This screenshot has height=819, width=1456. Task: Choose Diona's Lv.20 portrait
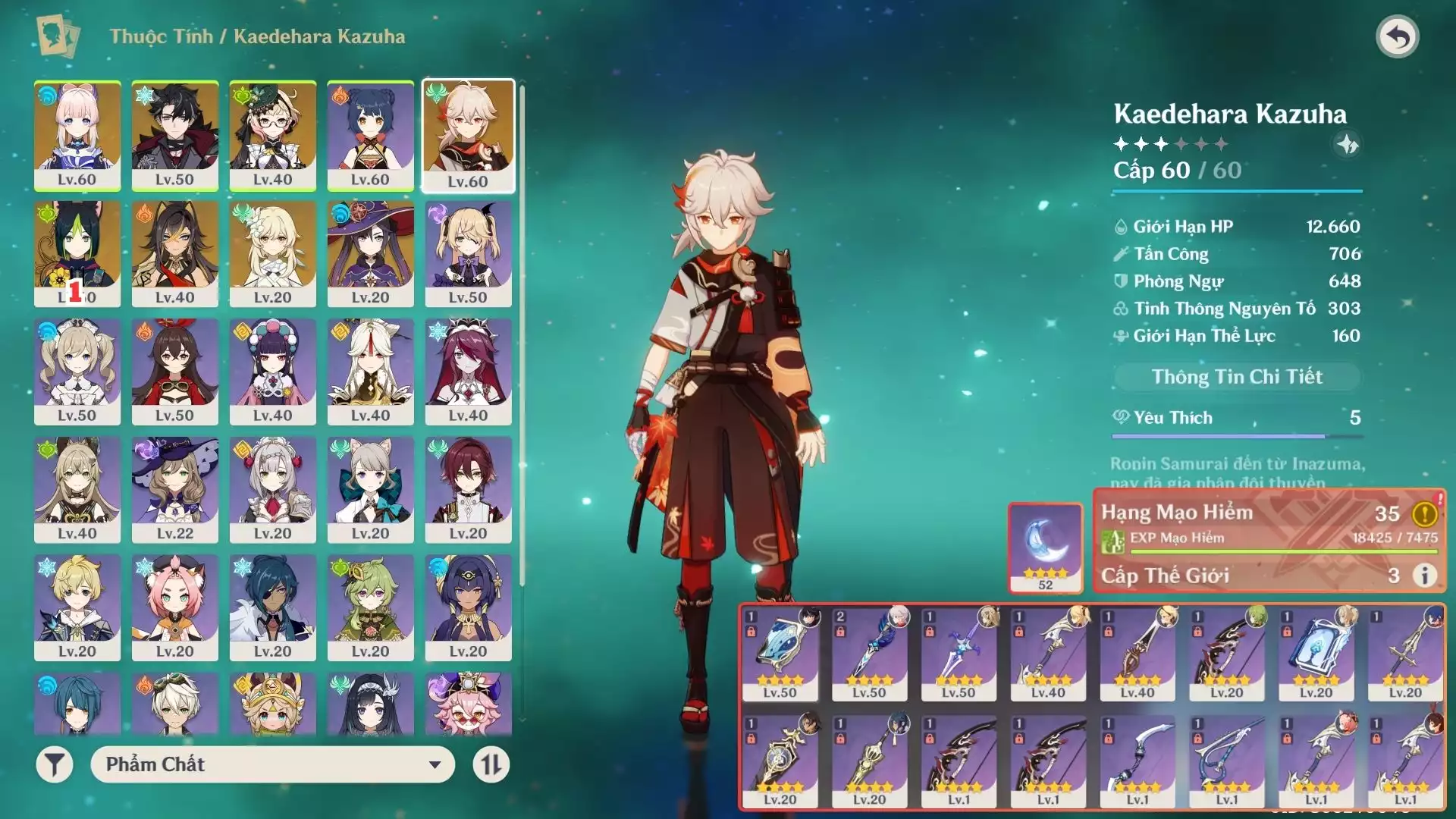pyautogui.click(x=175, y=607)
